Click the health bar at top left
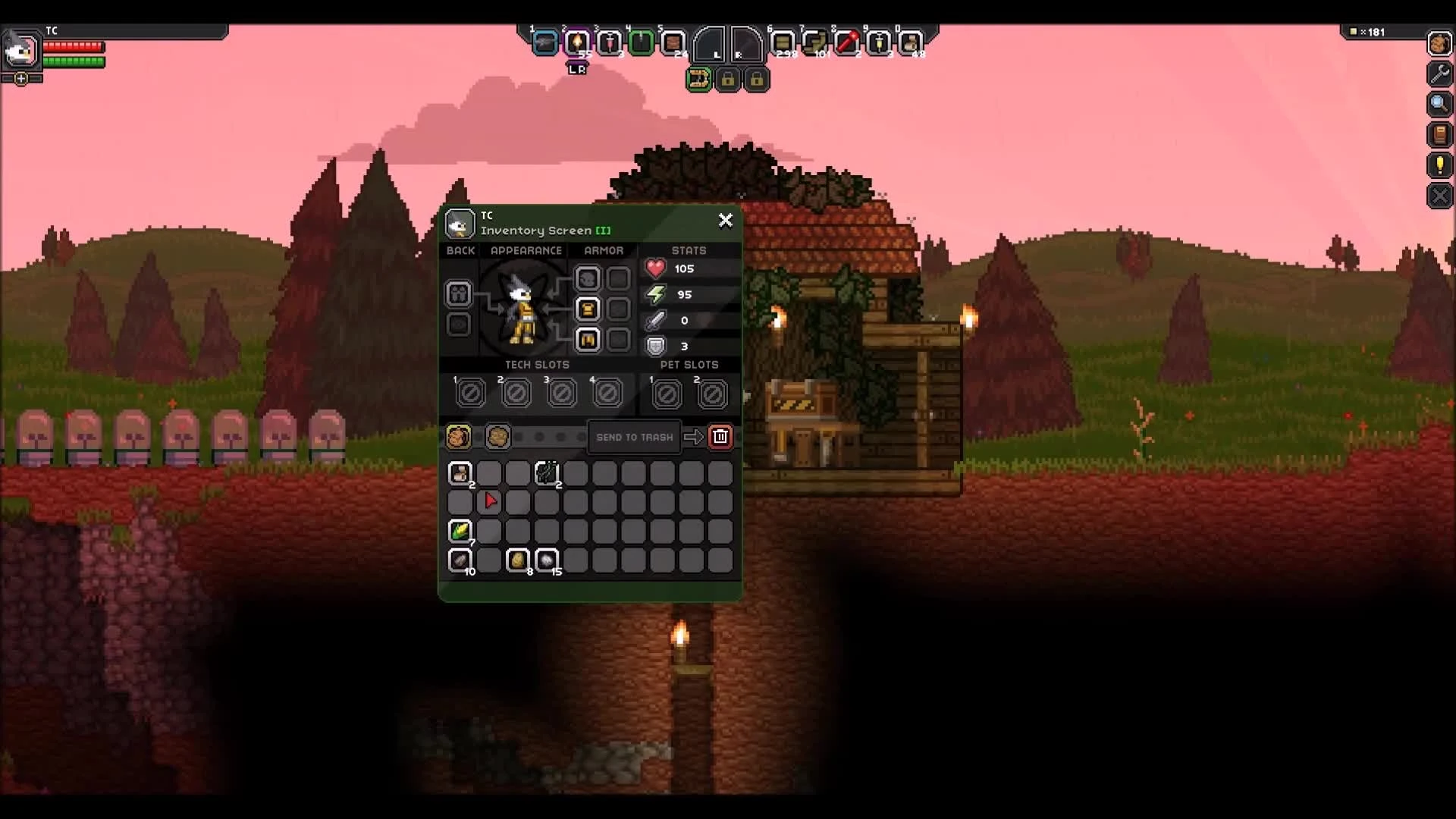The width and height of the screenshot is (1456, 819). coord(74,46)
